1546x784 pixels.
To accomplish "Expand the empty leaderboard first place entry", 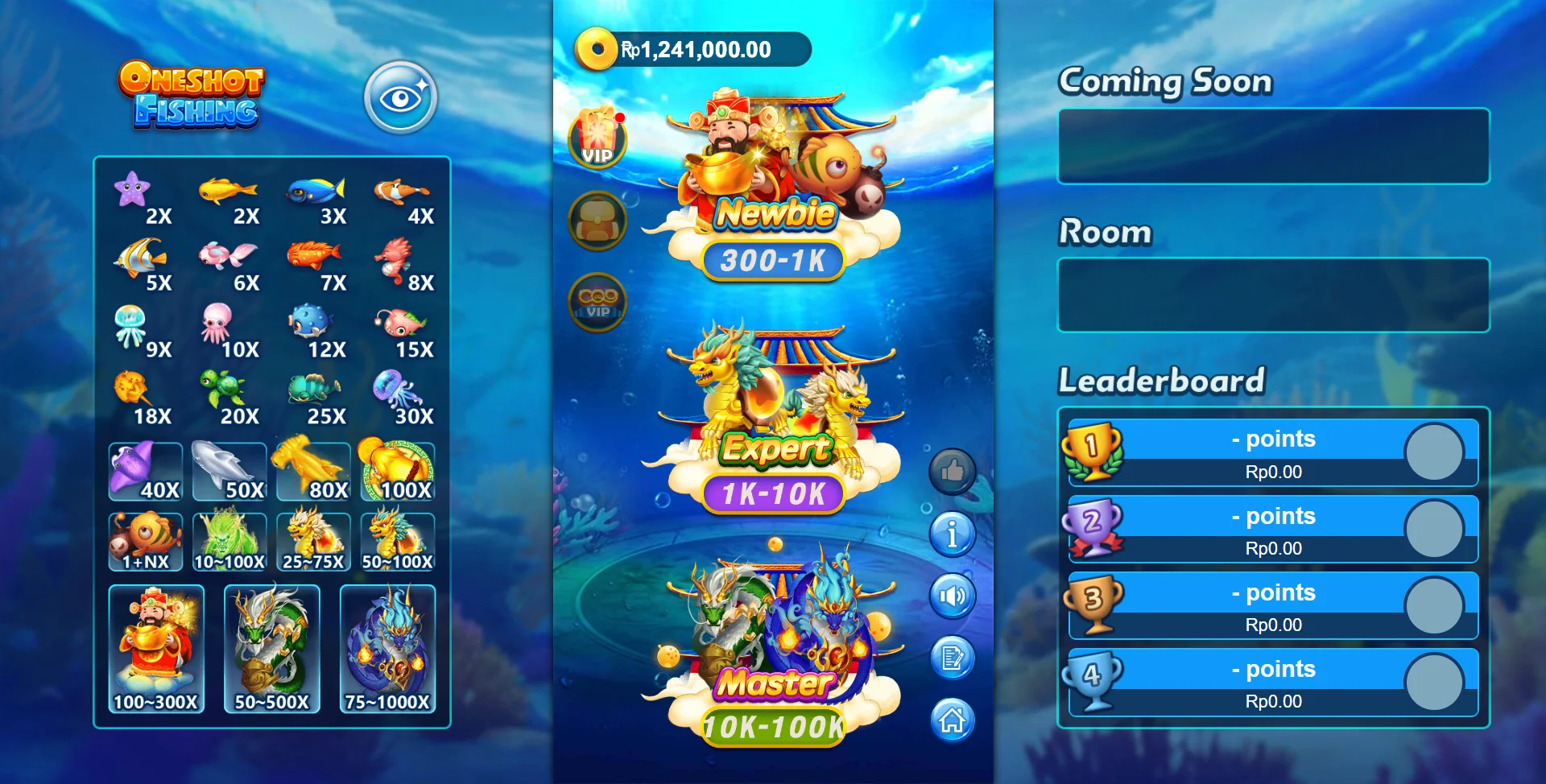I will pyautogui.click(x=1272, y=452).
